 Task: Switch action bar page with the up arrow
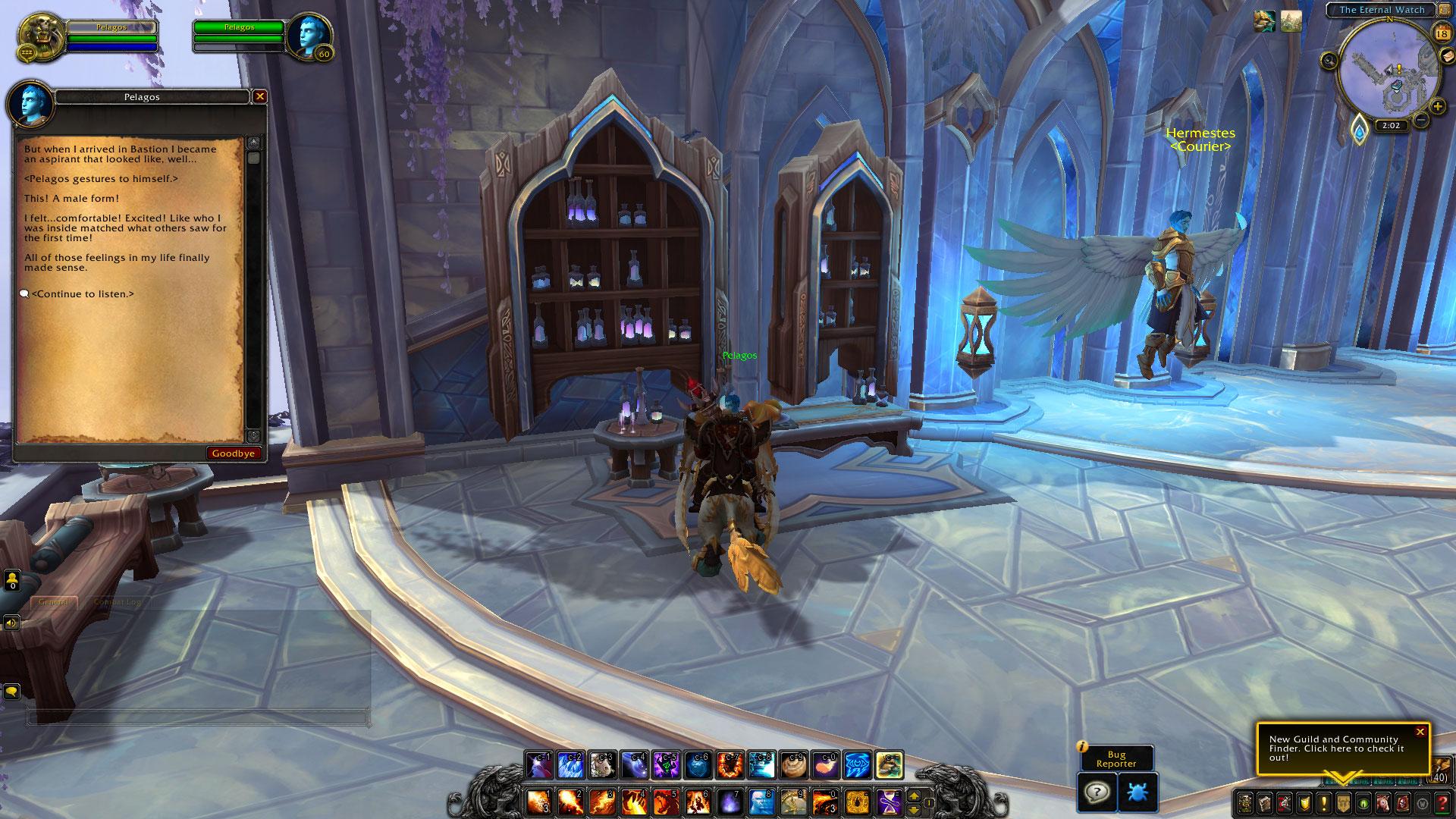(914, 796)
